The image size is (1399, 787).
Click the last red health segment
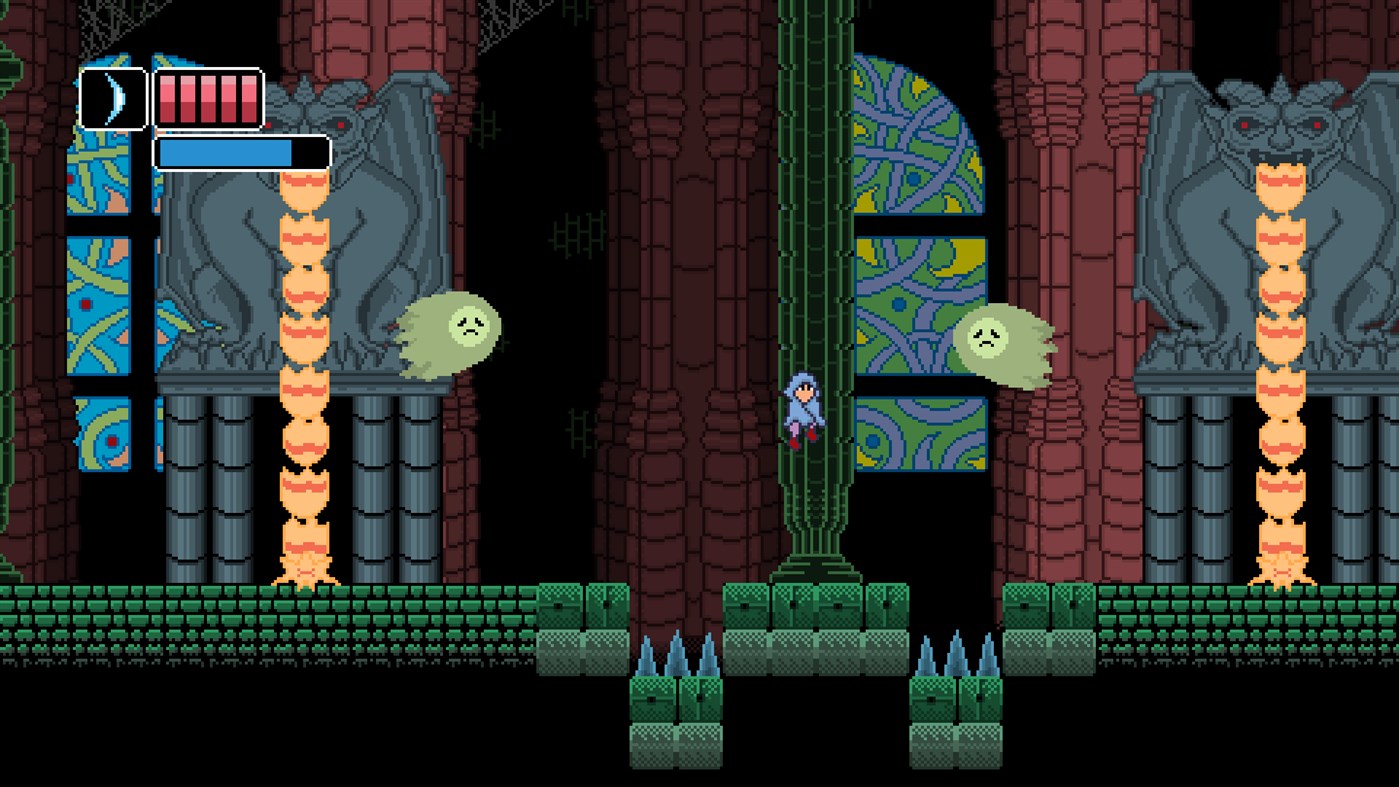pos(247,100)
